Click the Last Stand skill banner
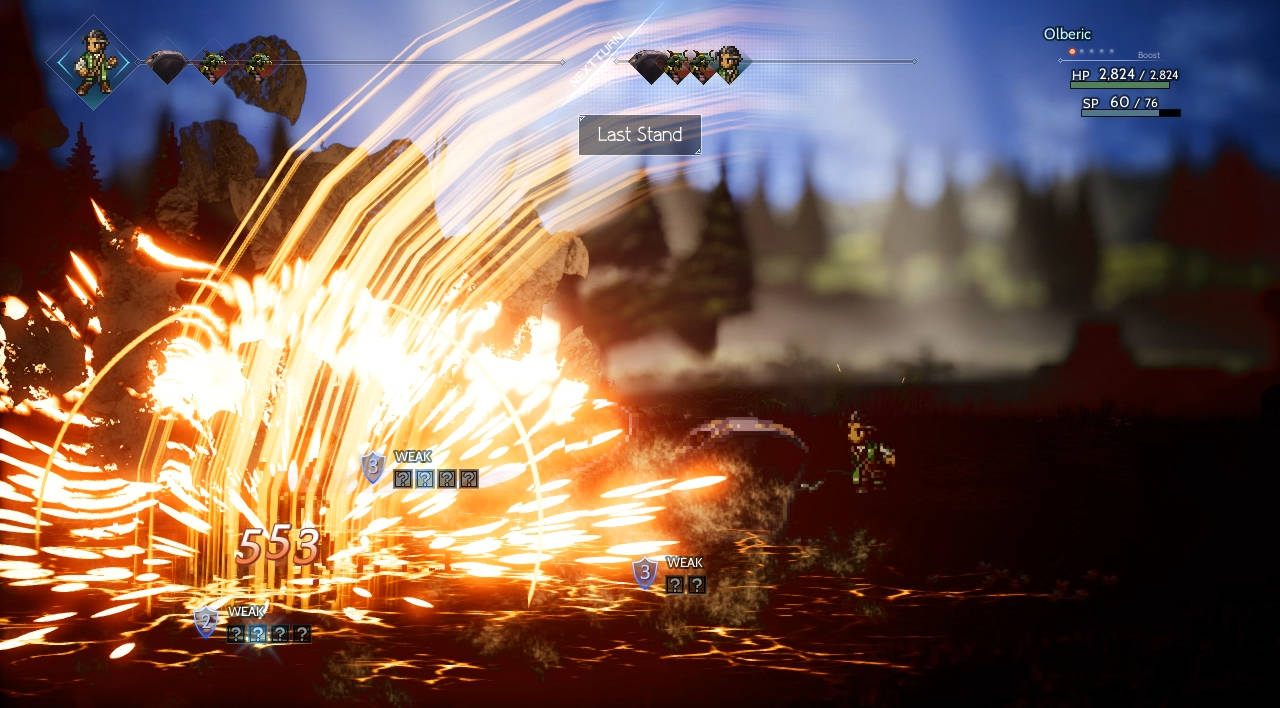The width and height of the screenshot is (1280, 708). tap(640, 135)
